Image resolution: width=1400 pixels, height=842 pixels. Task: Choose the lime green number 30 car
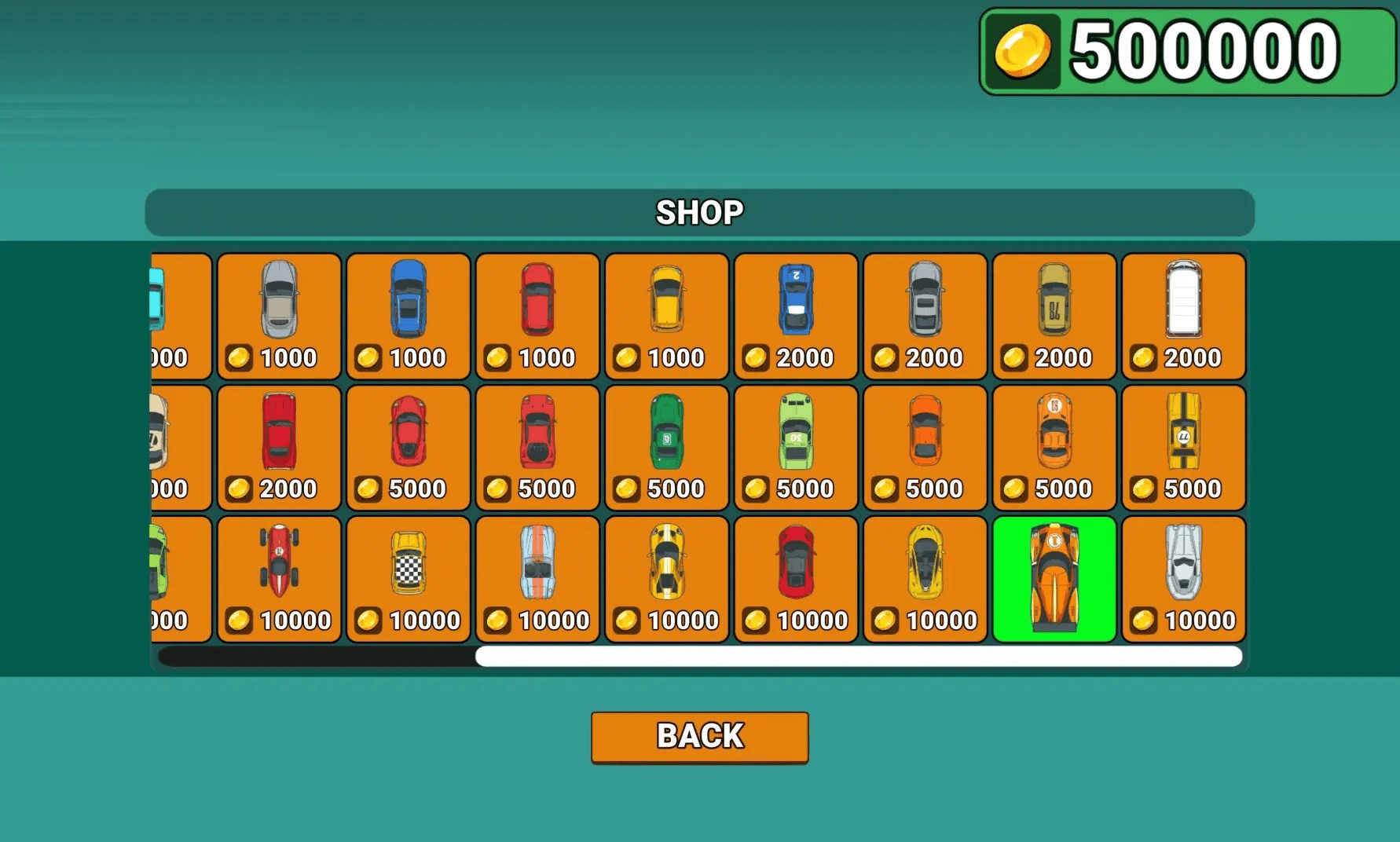(795, 447)
